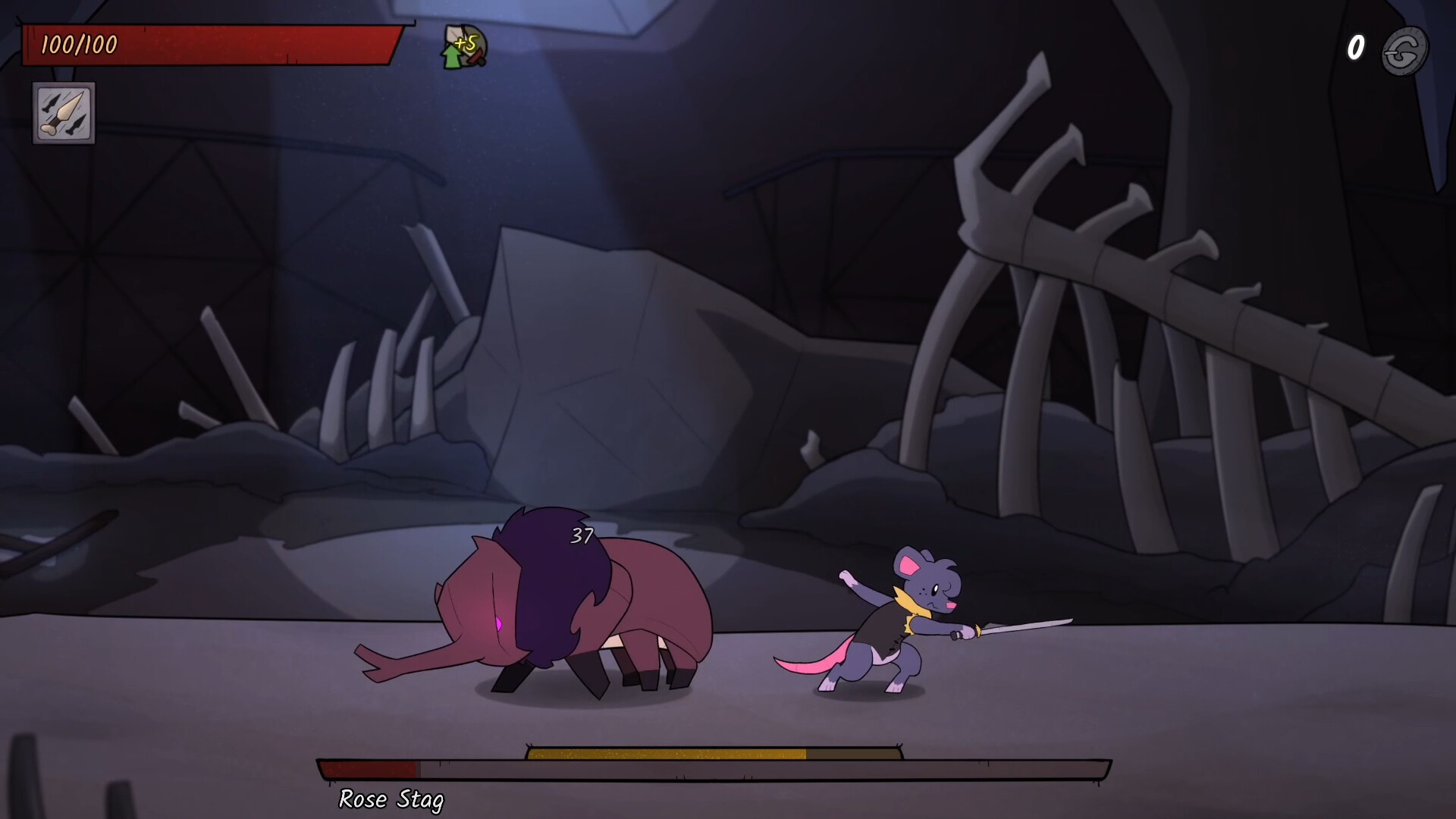This screenshot has height=819, width=1456.
Task: Click the damage number 37 above the stag
Action: [581, 535]
